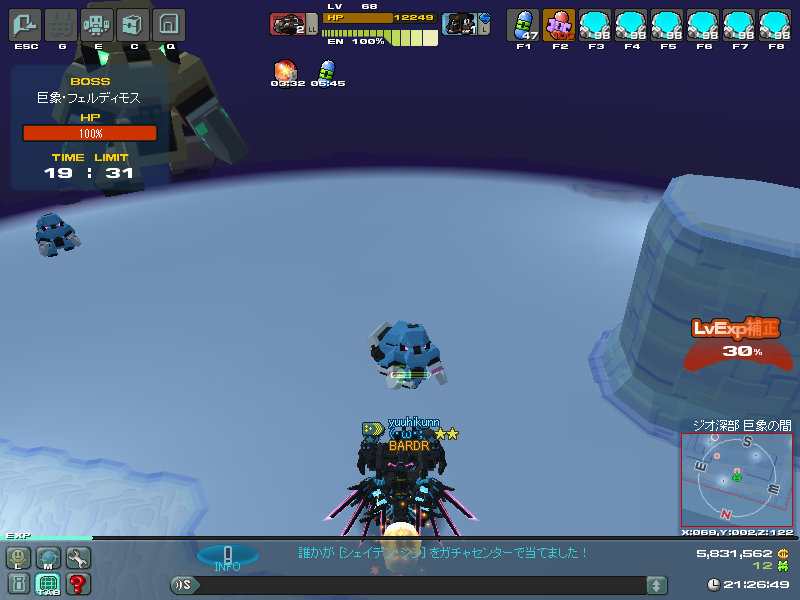Open the panel icon labeled Q

coord(169,24)
